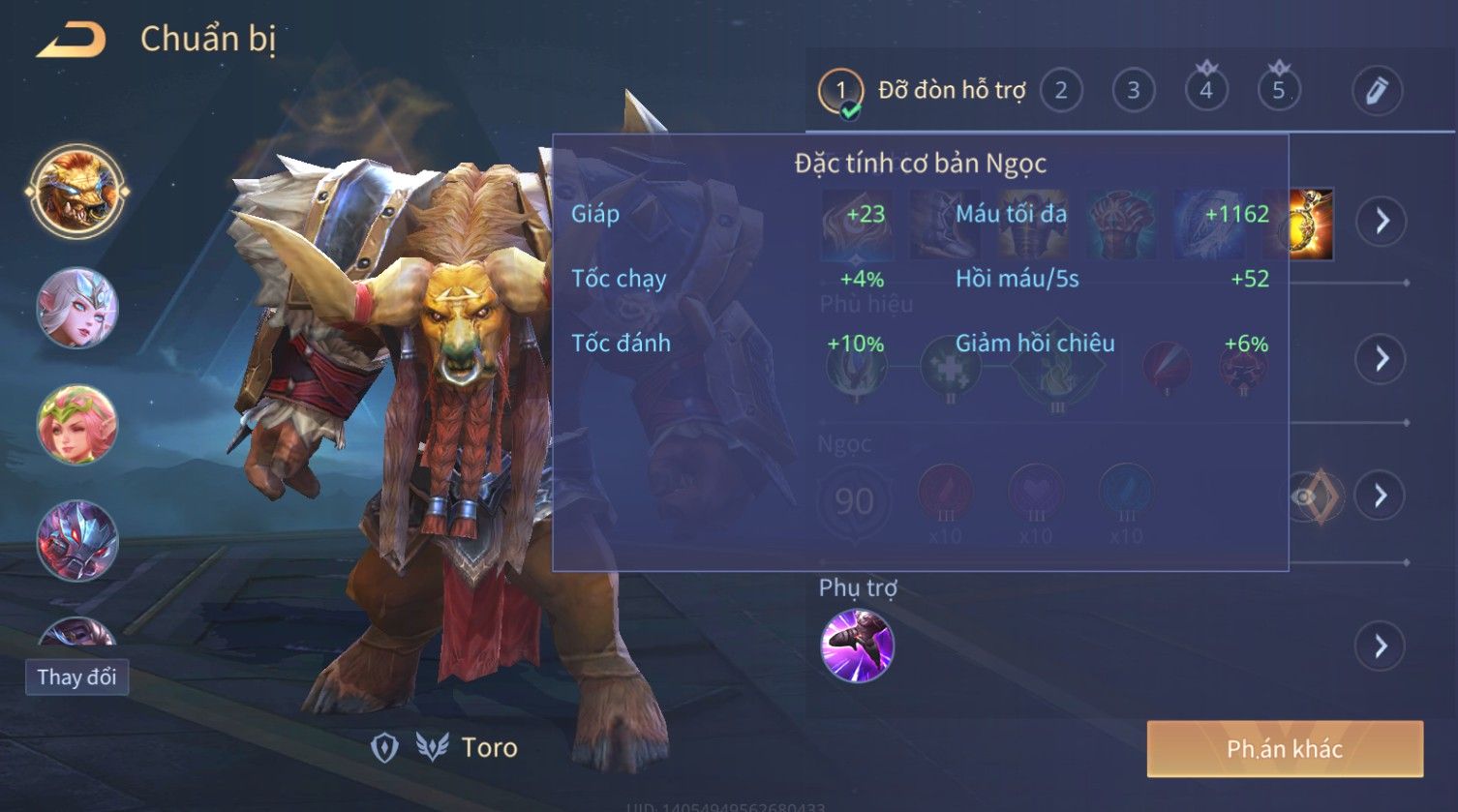Switch to preset slot 4
The width and height of the screenshot is (1458, 812).
click(x=1206, y=91)
